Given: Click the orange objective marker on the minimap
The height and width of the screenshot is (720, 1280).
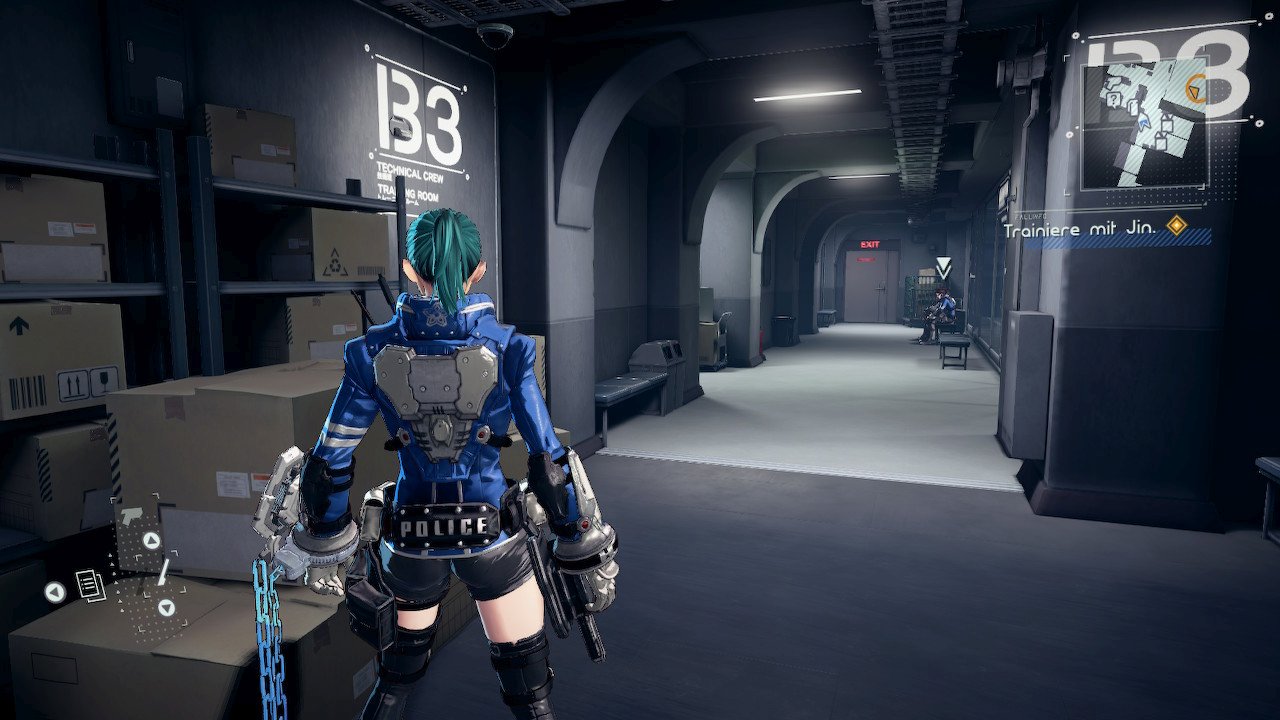Looking at the screenshot, I should point(1193,92).
